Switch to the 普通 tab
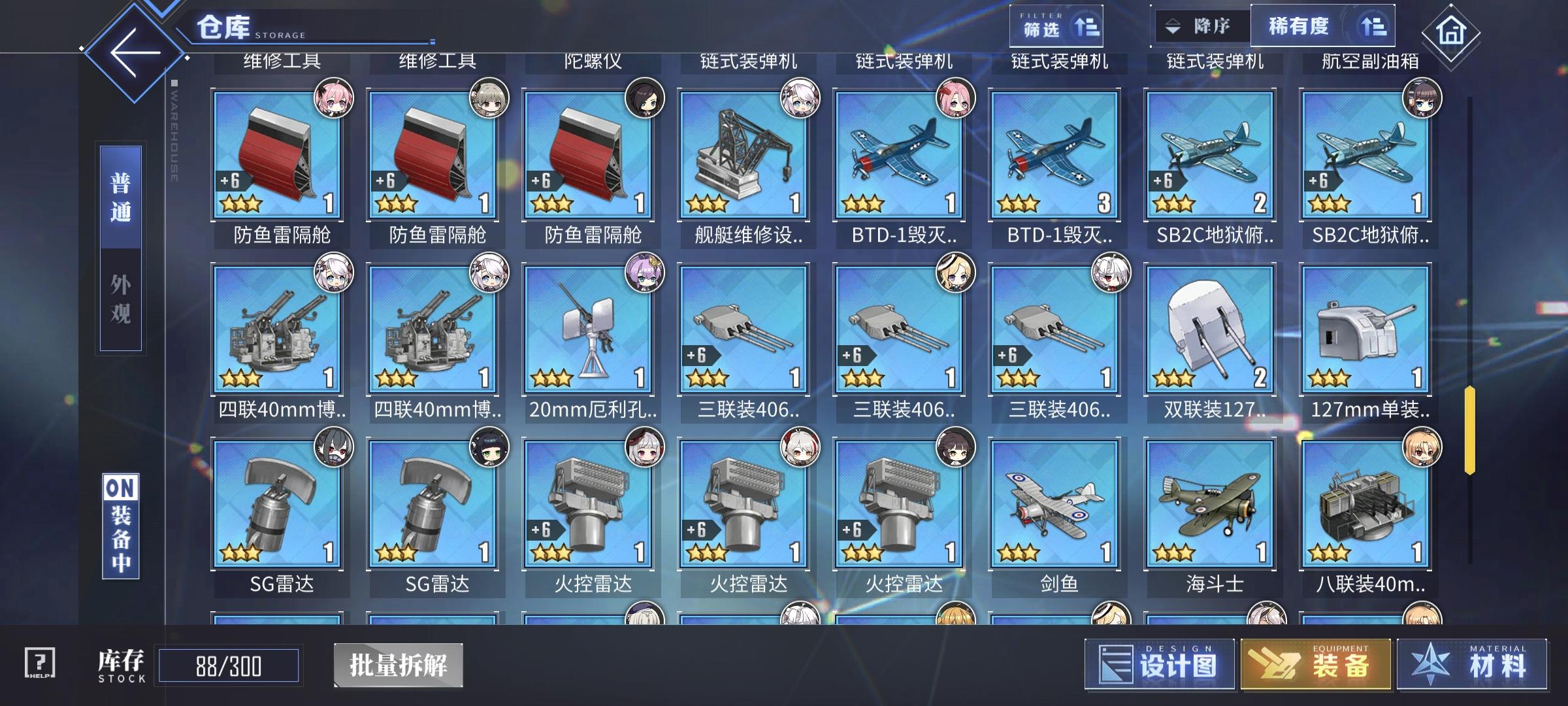1568x706 pixels. click(120, 196)
